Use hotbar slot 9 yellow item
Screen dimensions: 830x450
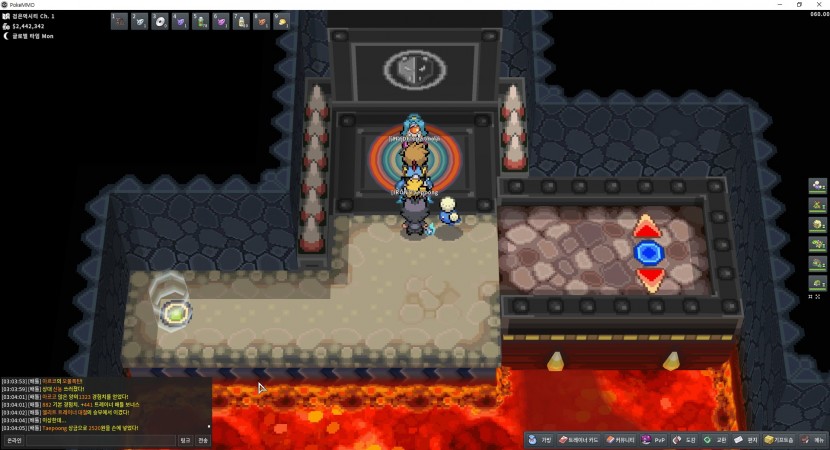coord(282,21)
